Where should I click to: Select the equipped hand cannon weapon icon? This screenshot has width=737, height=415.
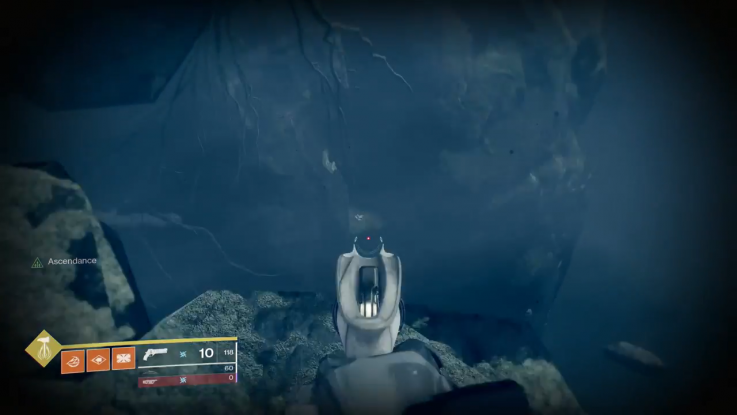(156, 354)
